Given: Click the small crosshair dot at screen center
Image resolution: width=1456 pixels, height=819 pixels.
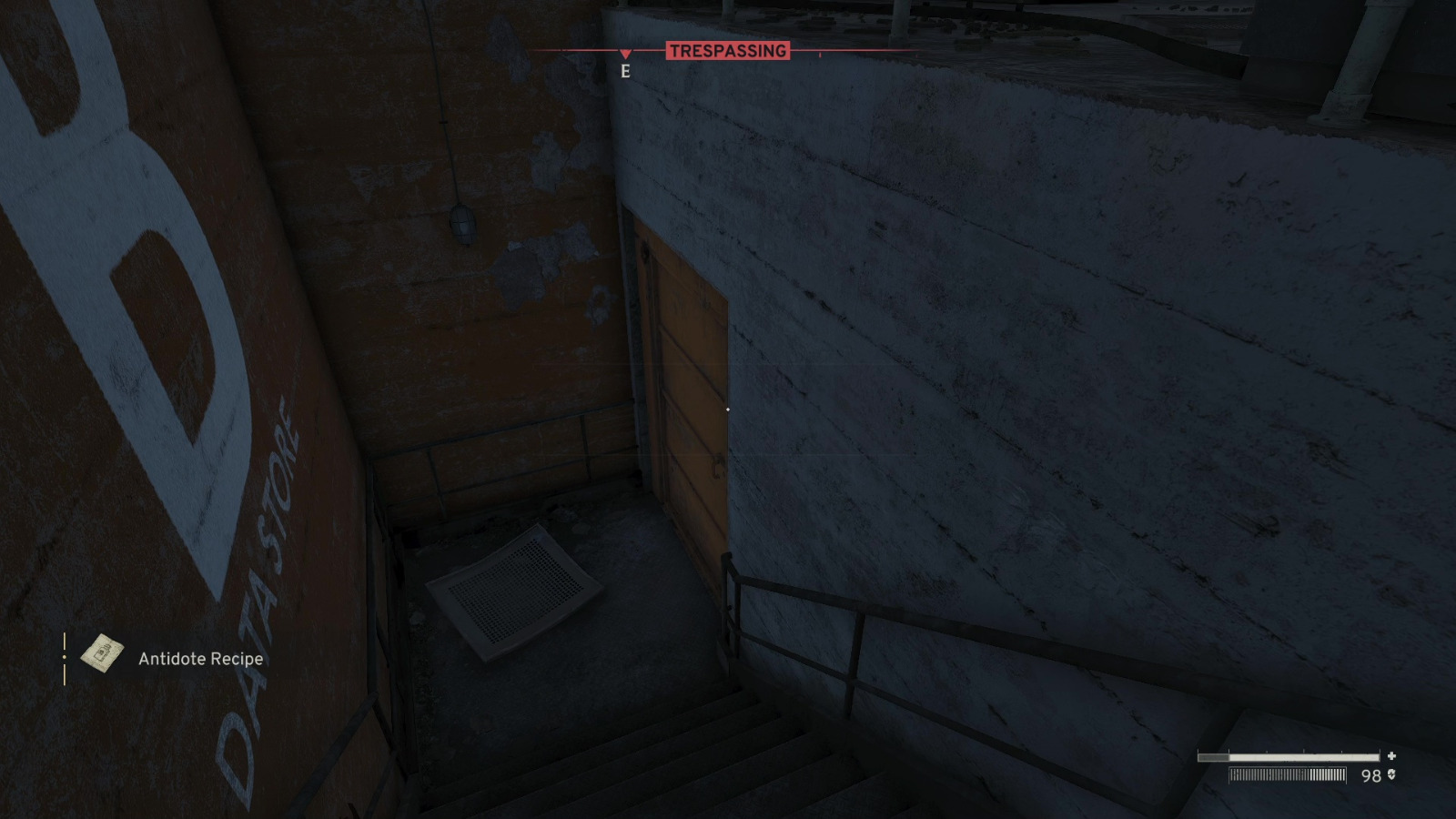Looking at the screenshot, I should (x=728, y=409).
